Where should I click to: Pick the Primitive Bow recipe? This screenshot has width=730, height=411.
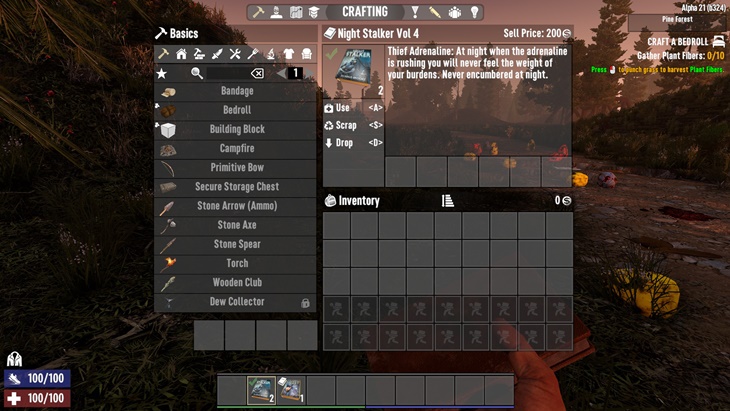pyautogui.click(x=236, y=168)
